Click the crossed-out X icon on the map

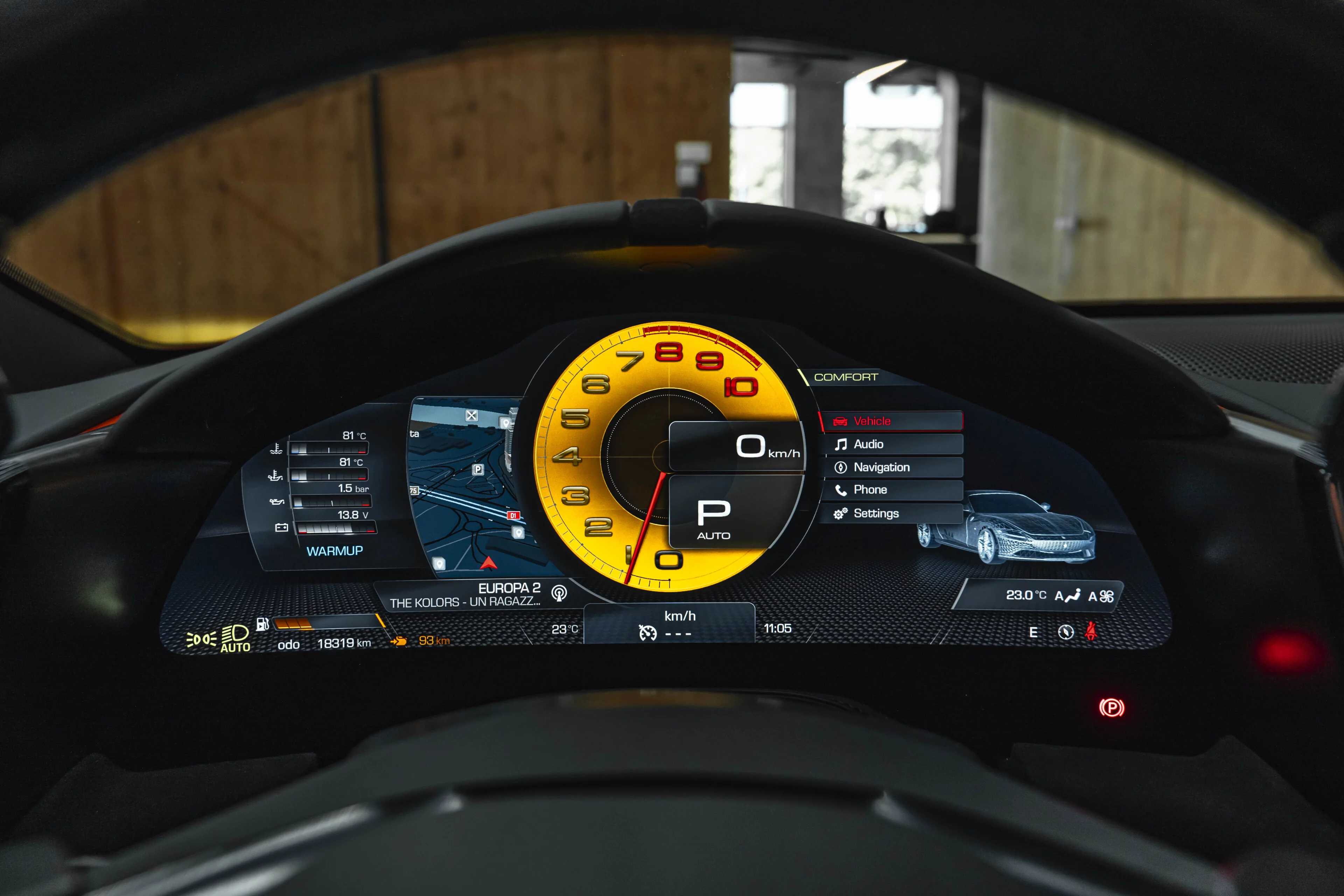(x=471, y=415)
